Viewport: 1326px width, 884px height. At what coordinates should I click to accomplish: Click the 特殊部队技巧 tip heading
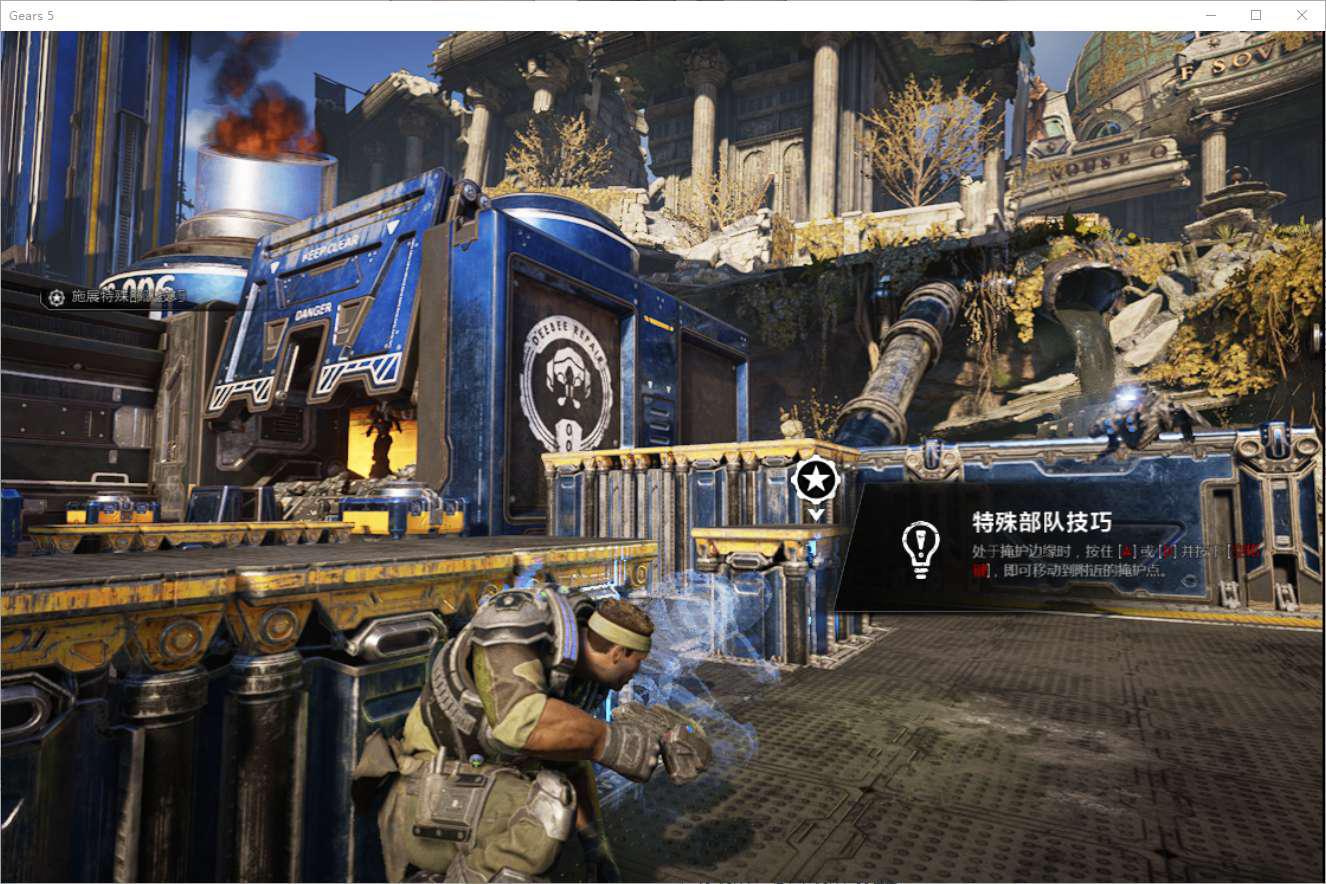coord(1042,522)
